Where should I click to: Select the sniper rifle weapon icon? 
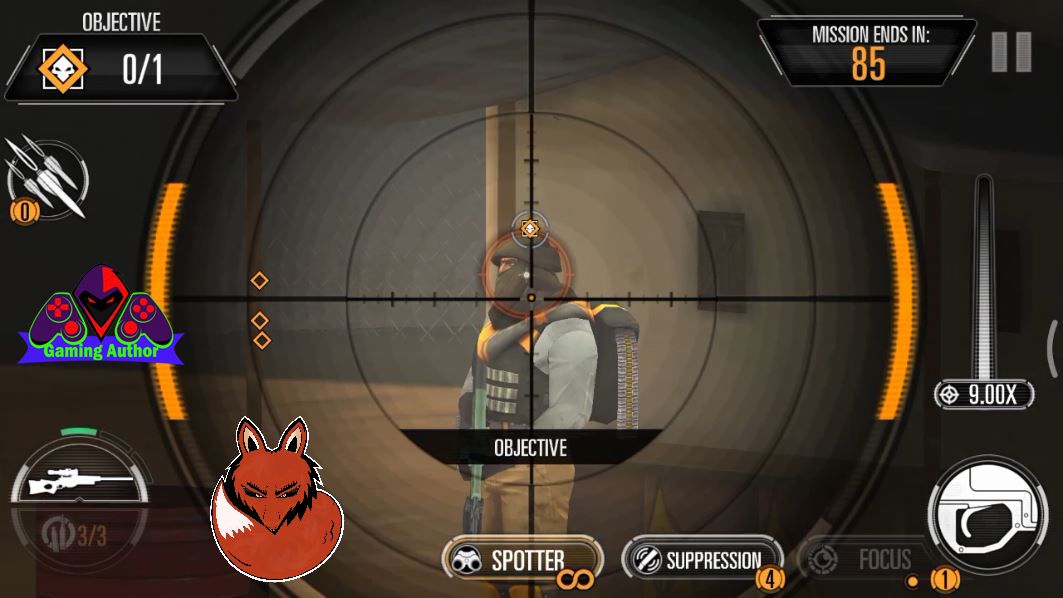[79, 485]
